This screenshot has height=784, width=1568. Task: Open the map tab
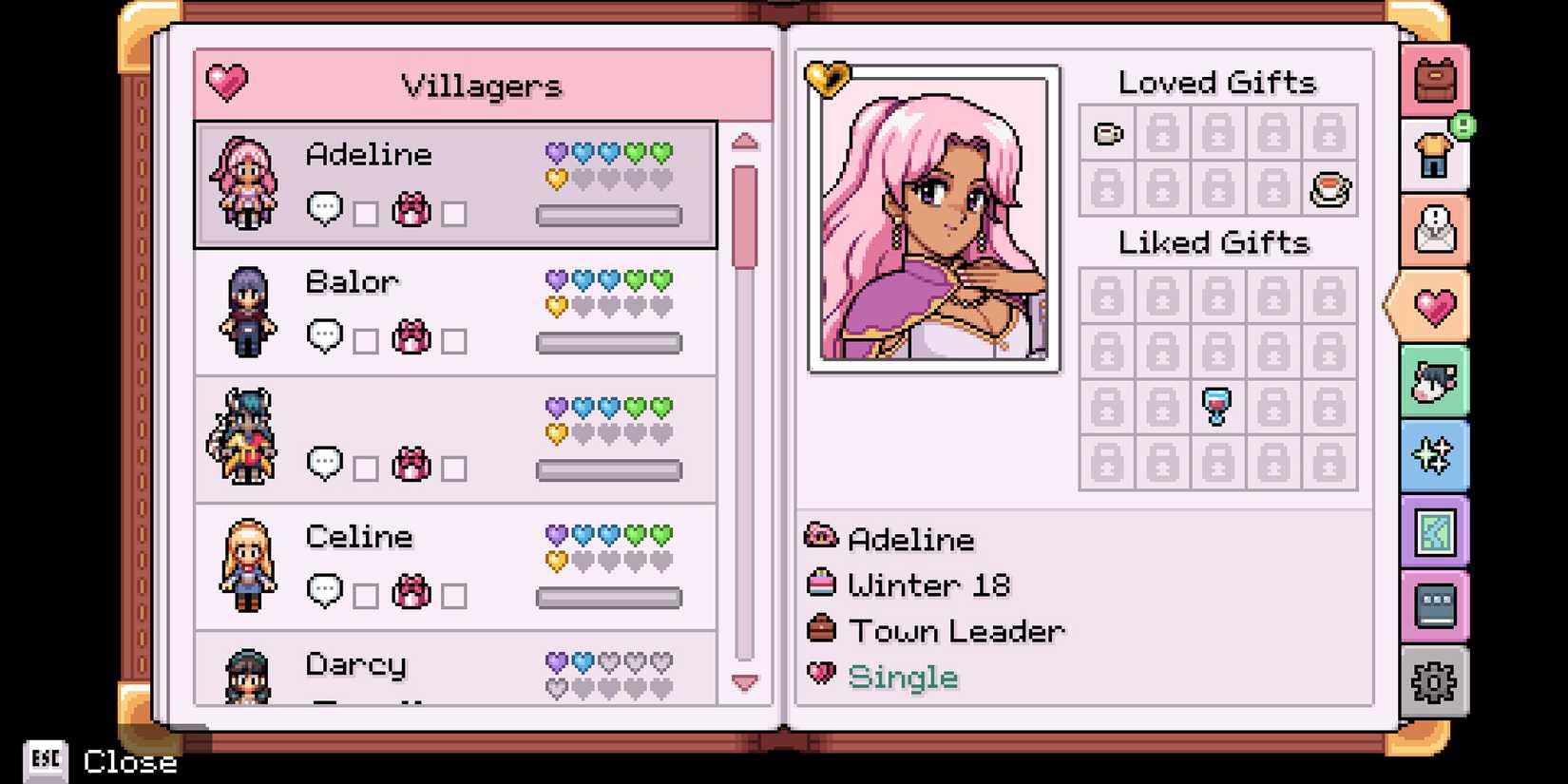pos(1435,529)
